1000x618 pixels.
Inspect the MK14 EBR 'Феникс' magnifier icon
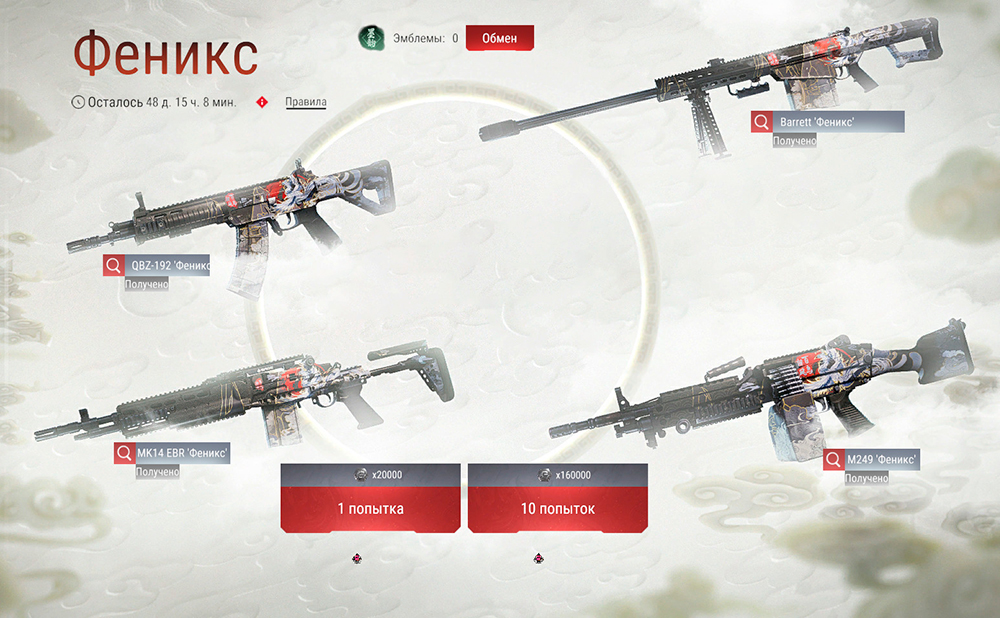click(124, 453)
